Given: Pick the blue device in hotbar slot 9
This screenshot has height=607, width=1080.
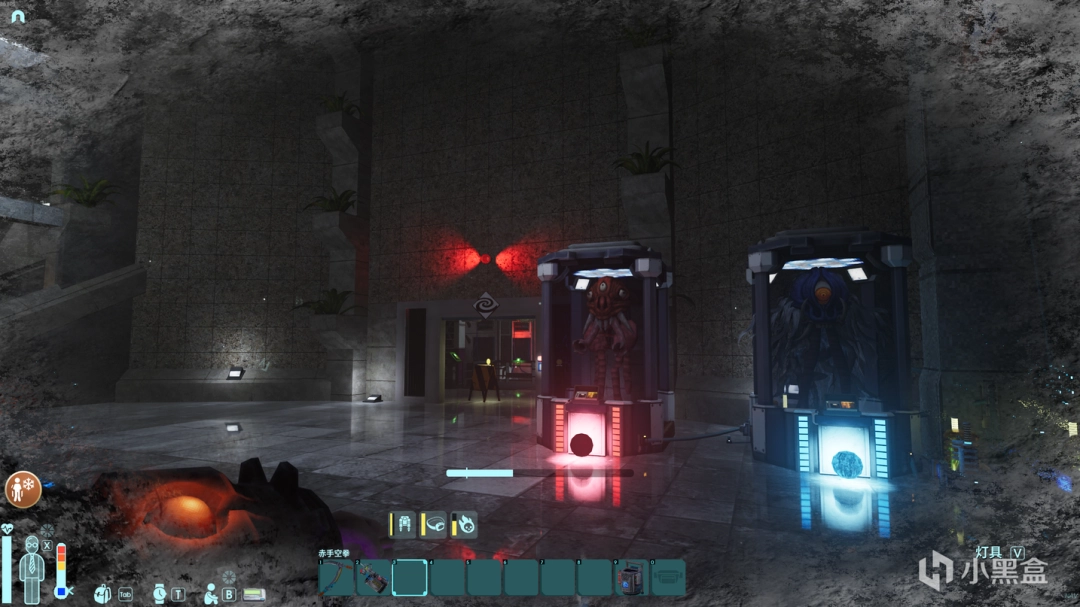Looking at the screenshot, I should coord(631,578).
